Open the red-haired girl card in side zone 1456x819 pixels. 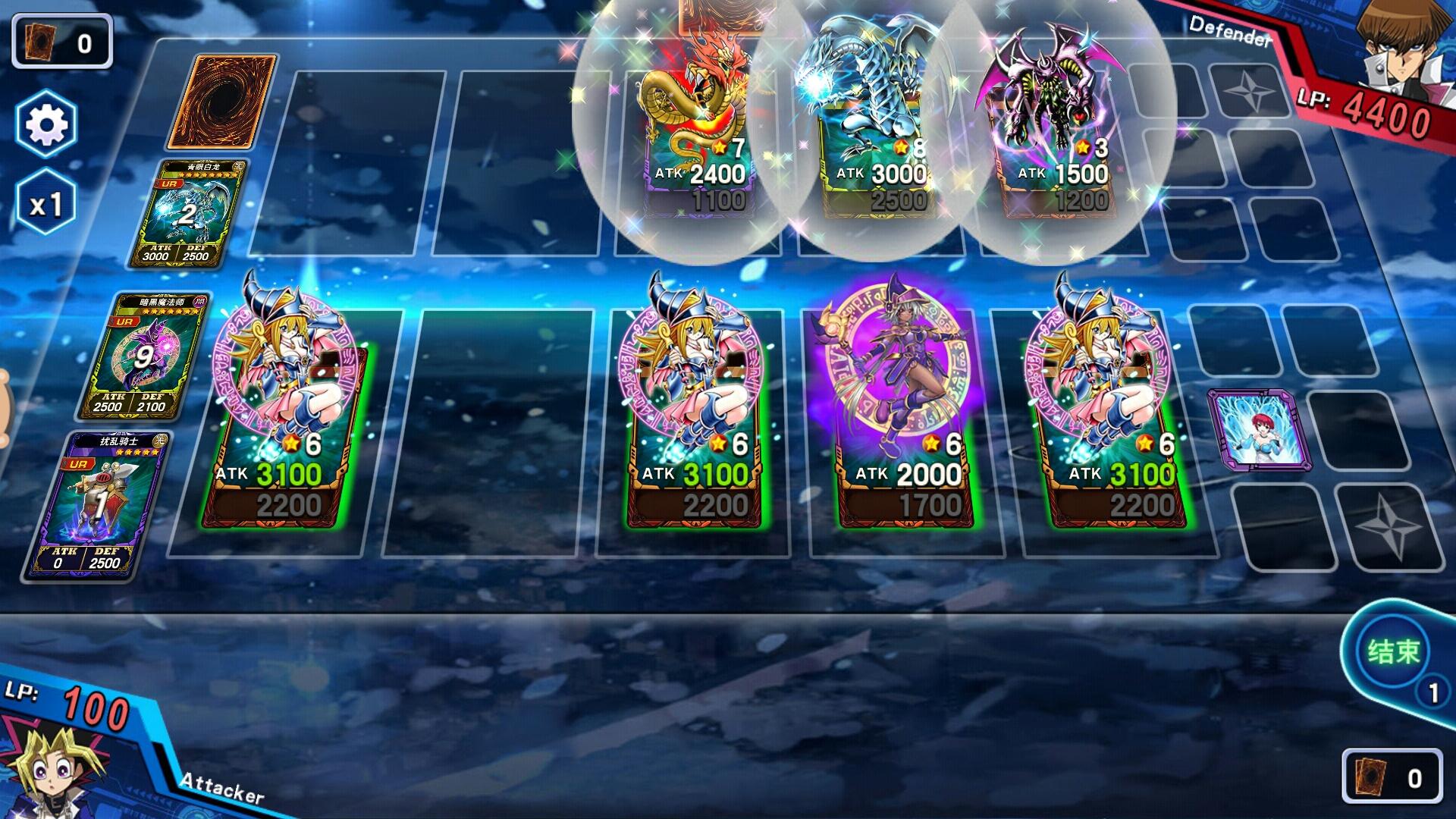pyautogui.click(x=1258, y=430)
